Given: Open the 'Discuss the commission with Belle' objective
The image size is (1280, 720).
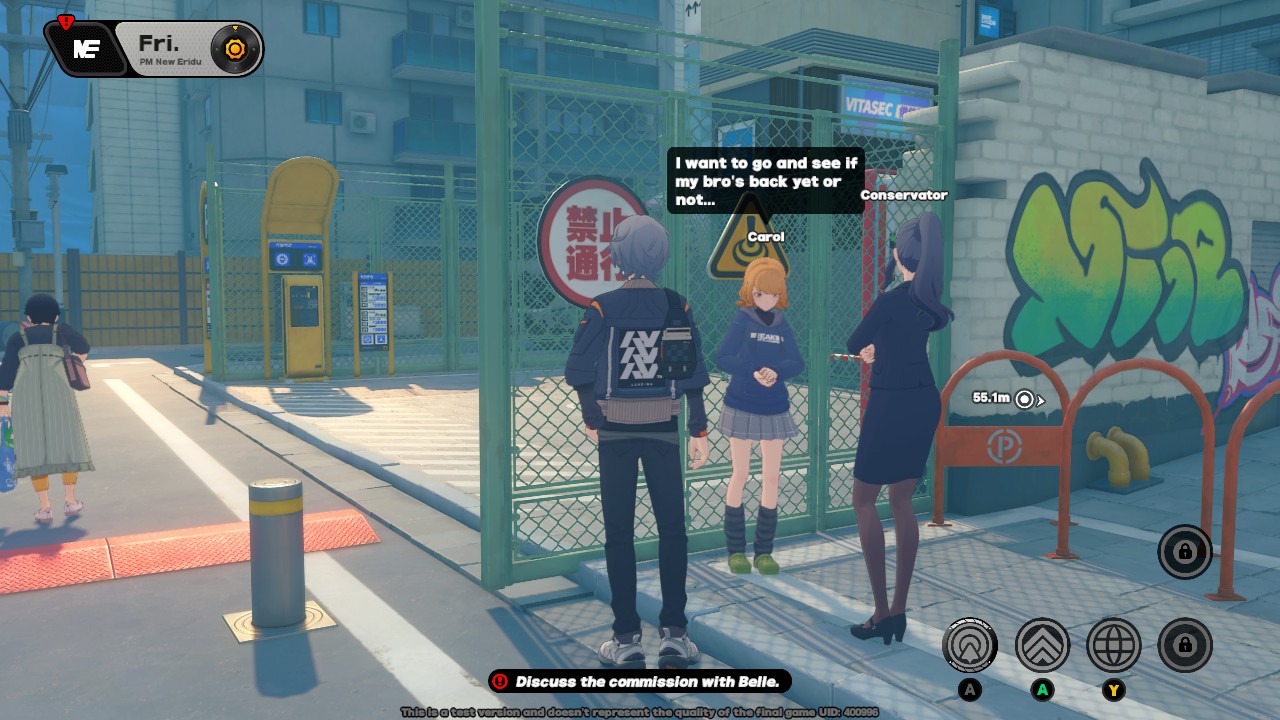Looking at the screenshot, I should click(640, 682).
